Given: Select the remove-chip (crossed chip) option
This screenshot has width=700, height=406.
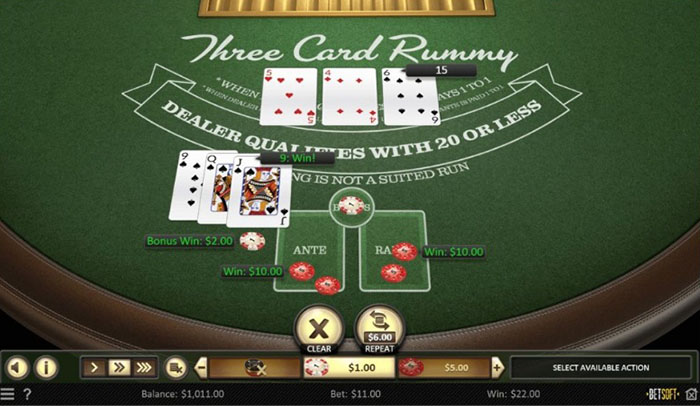Looking at the screenshot, I should point(255,367).
